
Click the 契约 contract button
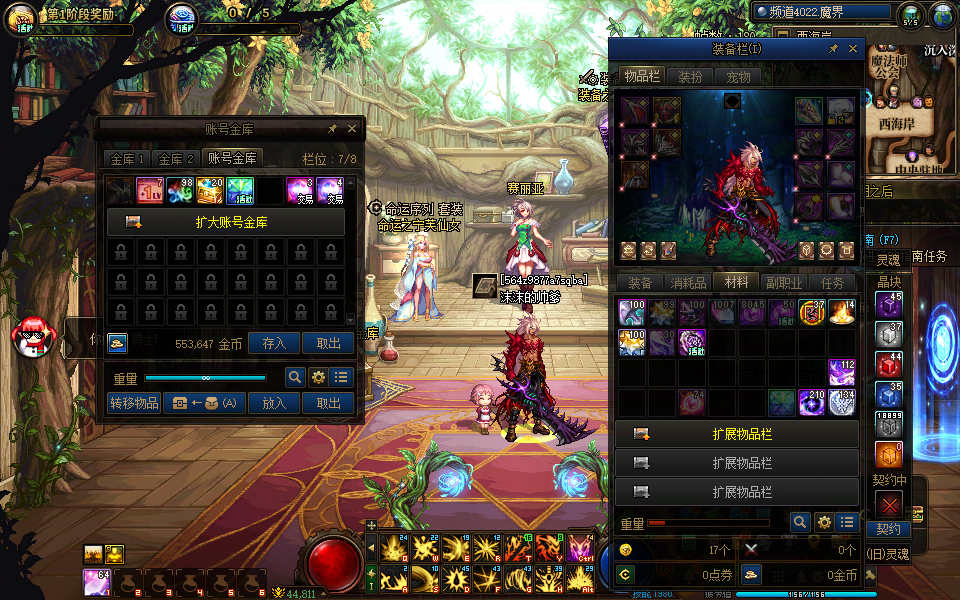coord(888,529)
